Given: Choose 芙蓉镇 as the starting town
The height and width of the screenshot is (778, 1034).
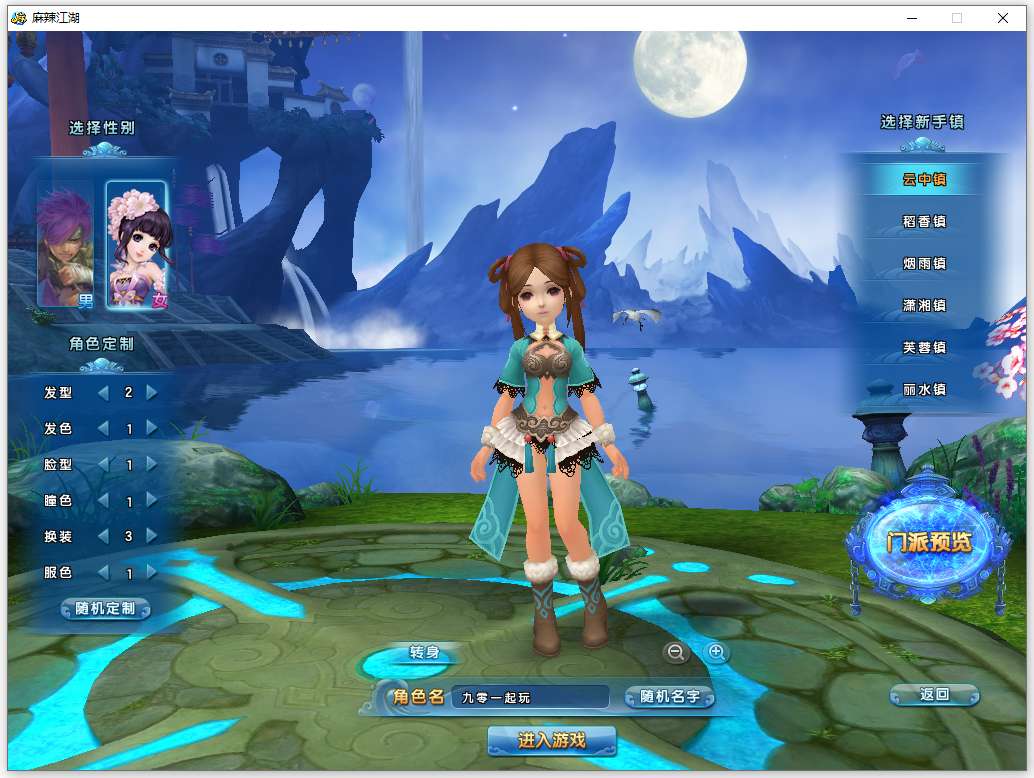Looking at the screenshot, I should (924, 348).
